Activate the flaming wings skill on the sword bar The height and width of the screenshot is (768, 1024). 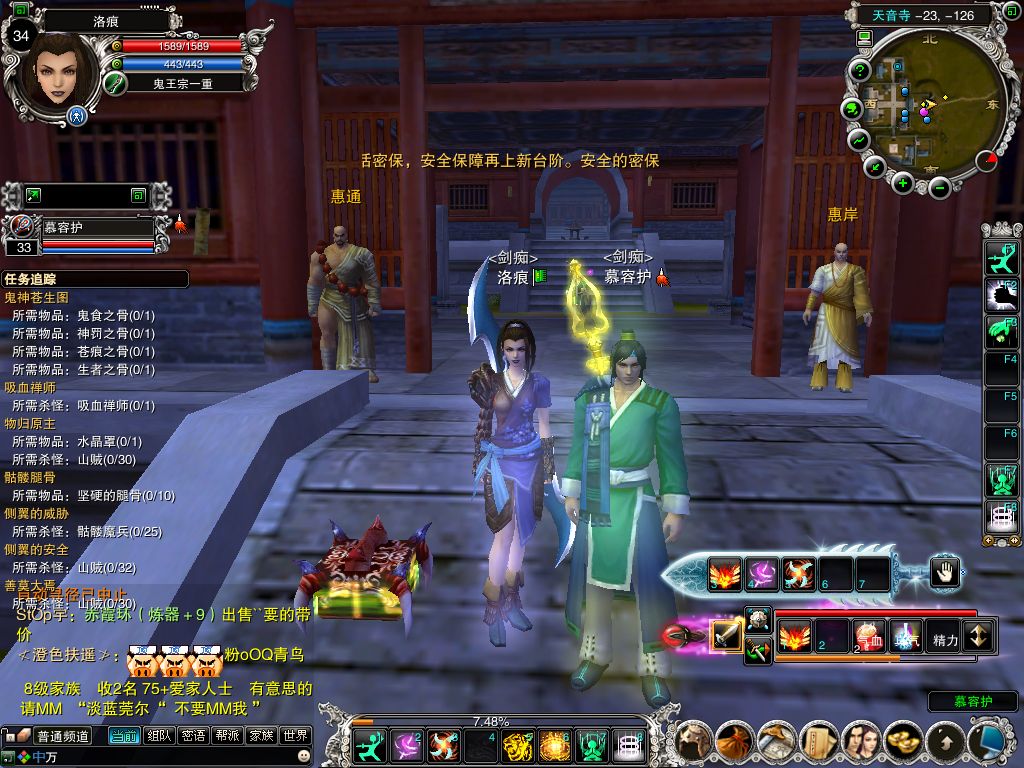(x=725, y=574)
